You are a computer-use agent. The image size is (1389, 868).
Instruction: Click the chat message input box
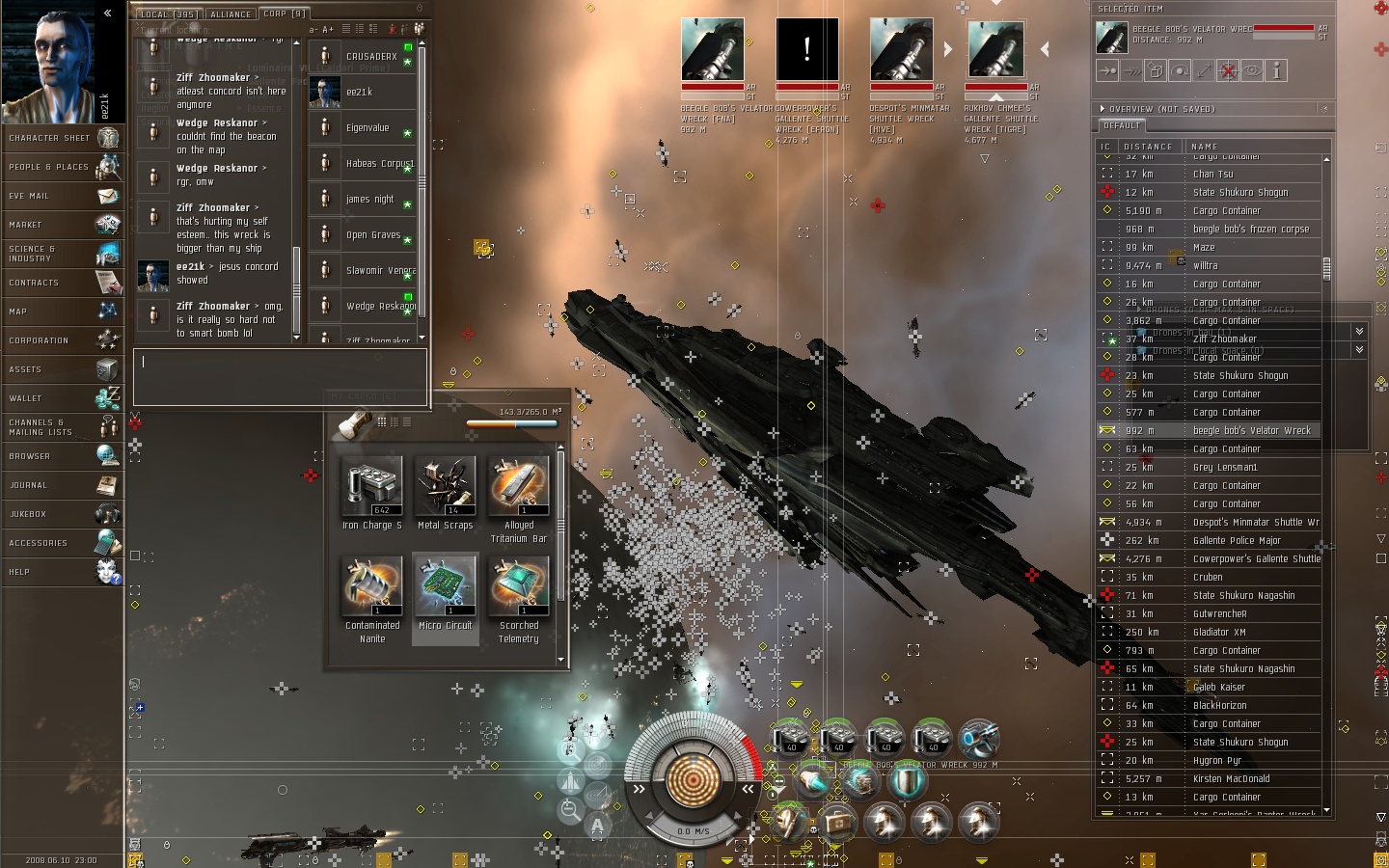[x=280, y=376]
